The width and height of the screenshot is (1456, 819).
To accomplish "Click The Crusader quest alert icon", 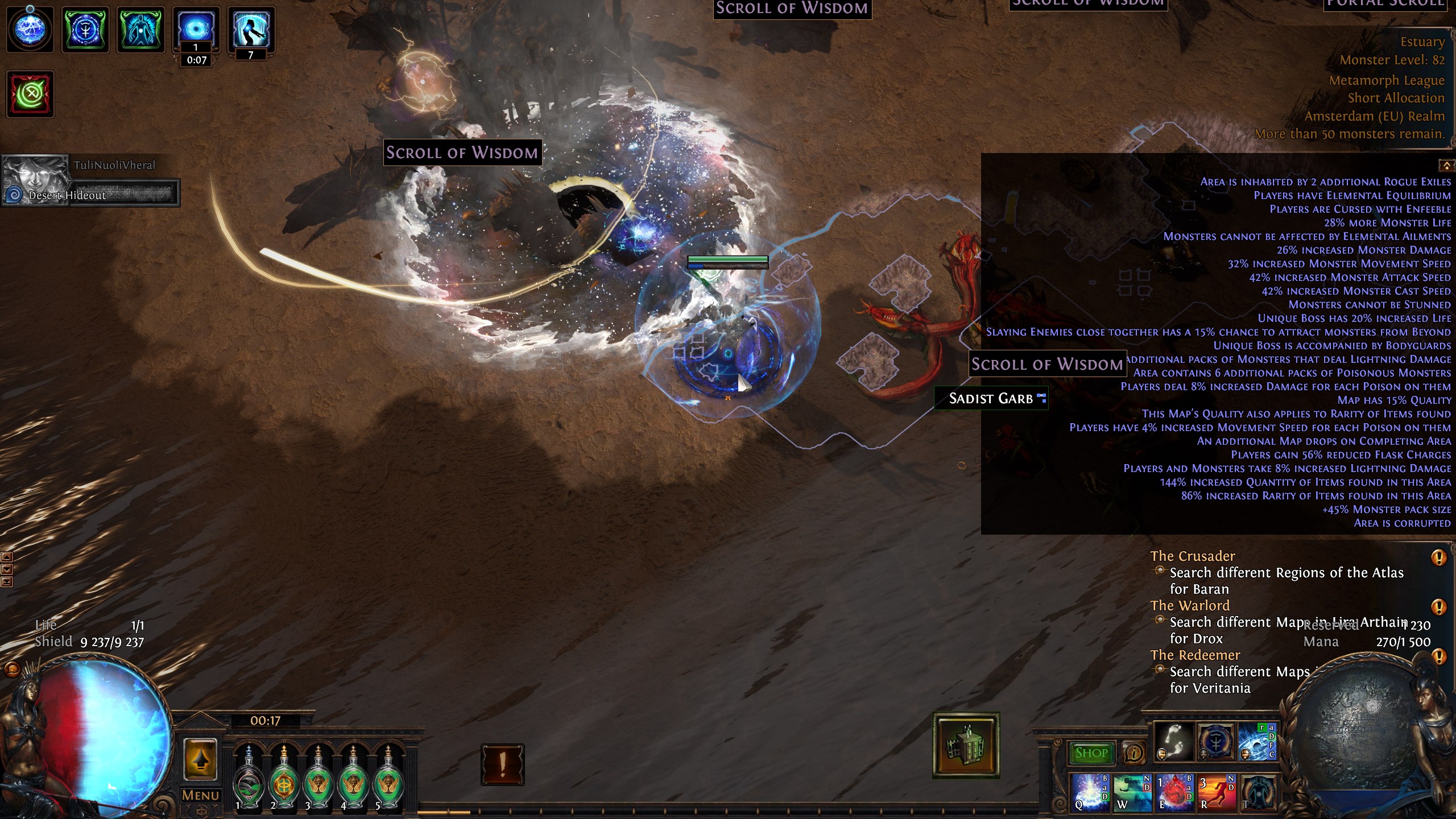I will tap(1438, 557).
